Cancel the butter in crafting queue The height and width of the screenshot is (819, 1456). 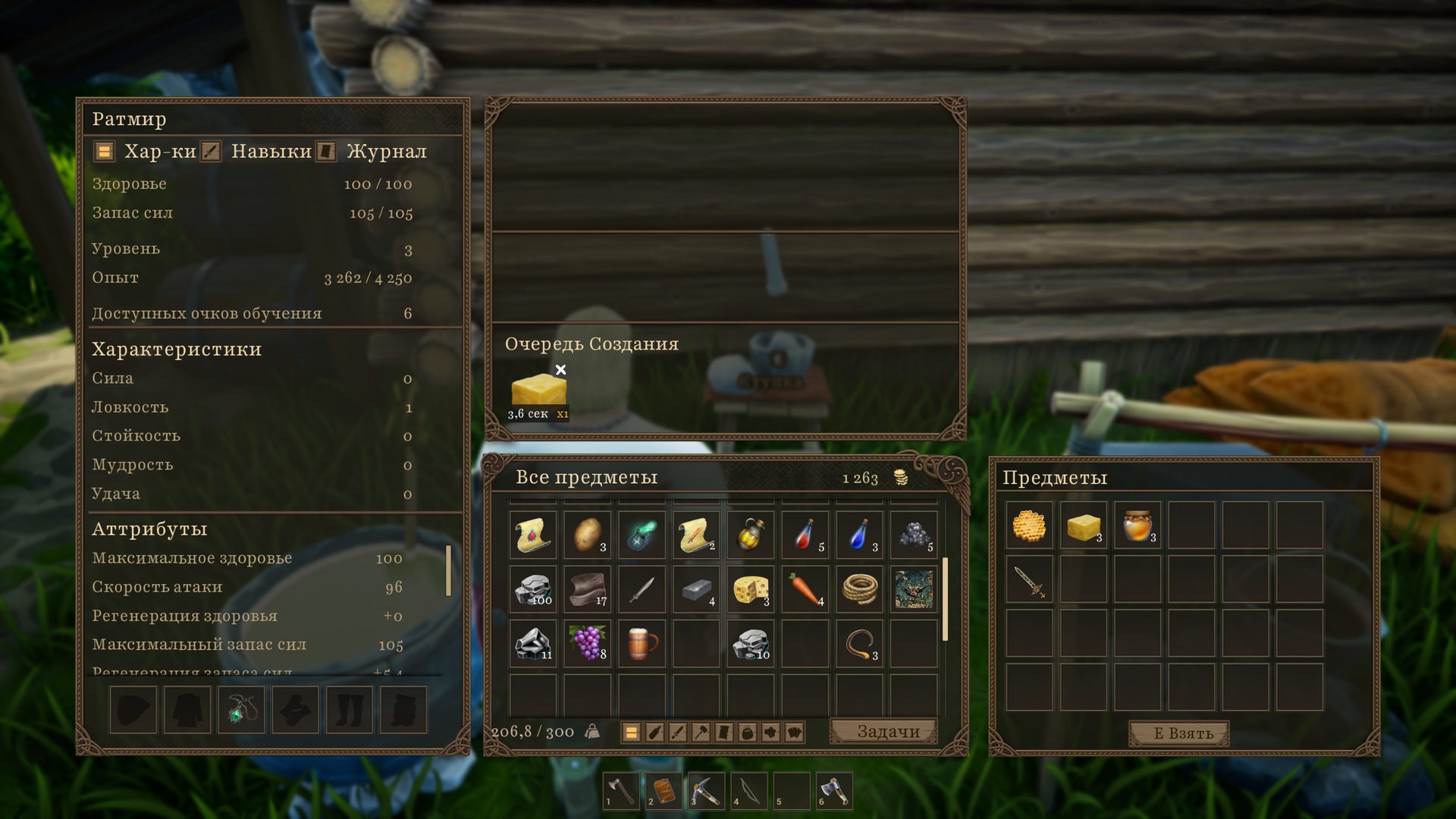point(560,370)
